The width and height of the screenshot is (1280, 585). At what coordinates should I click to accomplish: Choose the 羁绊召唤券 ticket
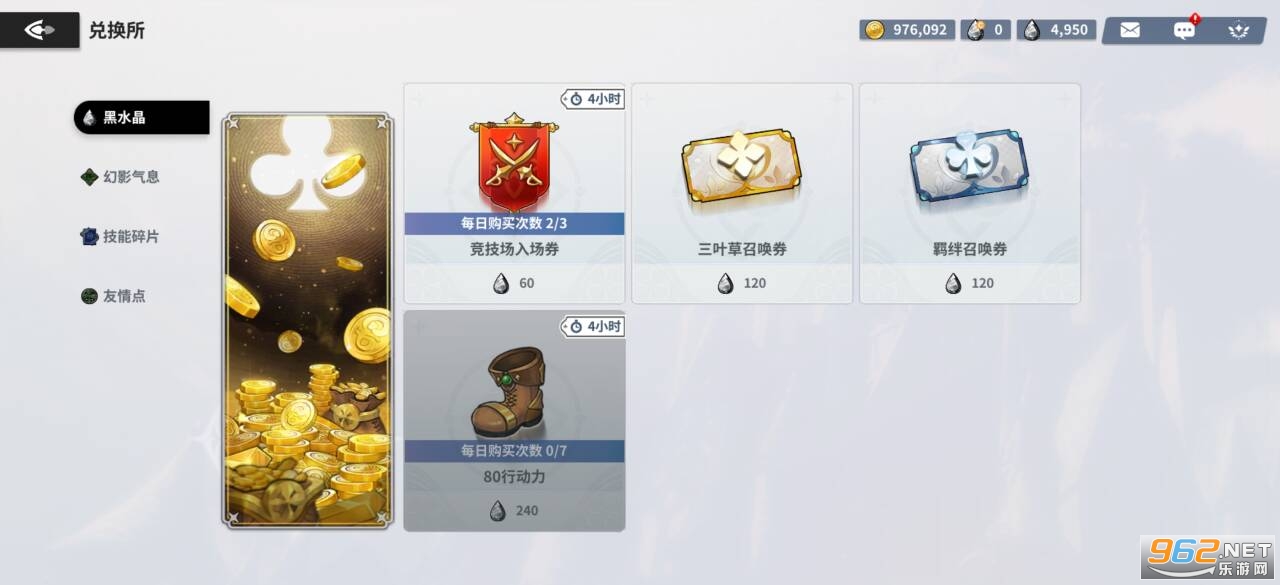click(970, 193)
